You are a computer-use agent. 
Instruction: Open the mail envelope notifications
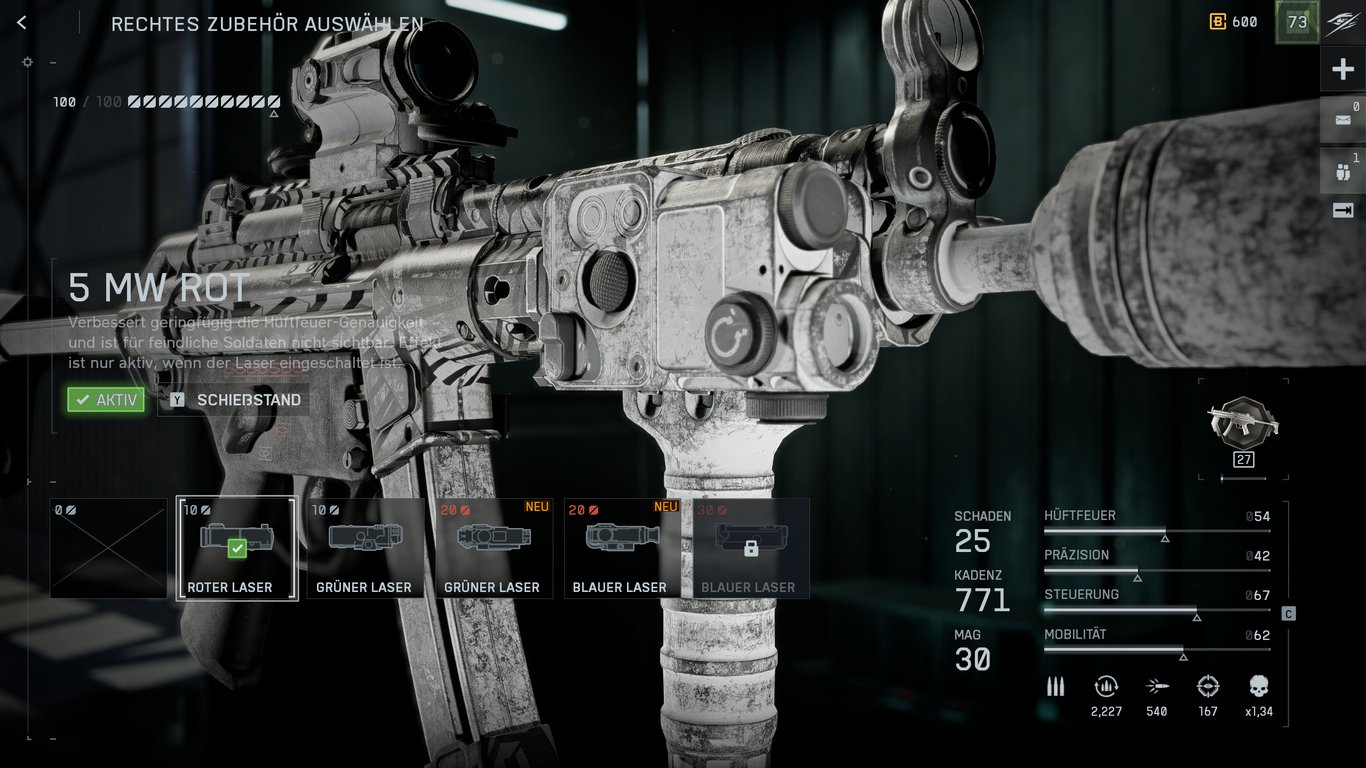pos(1342,119)
